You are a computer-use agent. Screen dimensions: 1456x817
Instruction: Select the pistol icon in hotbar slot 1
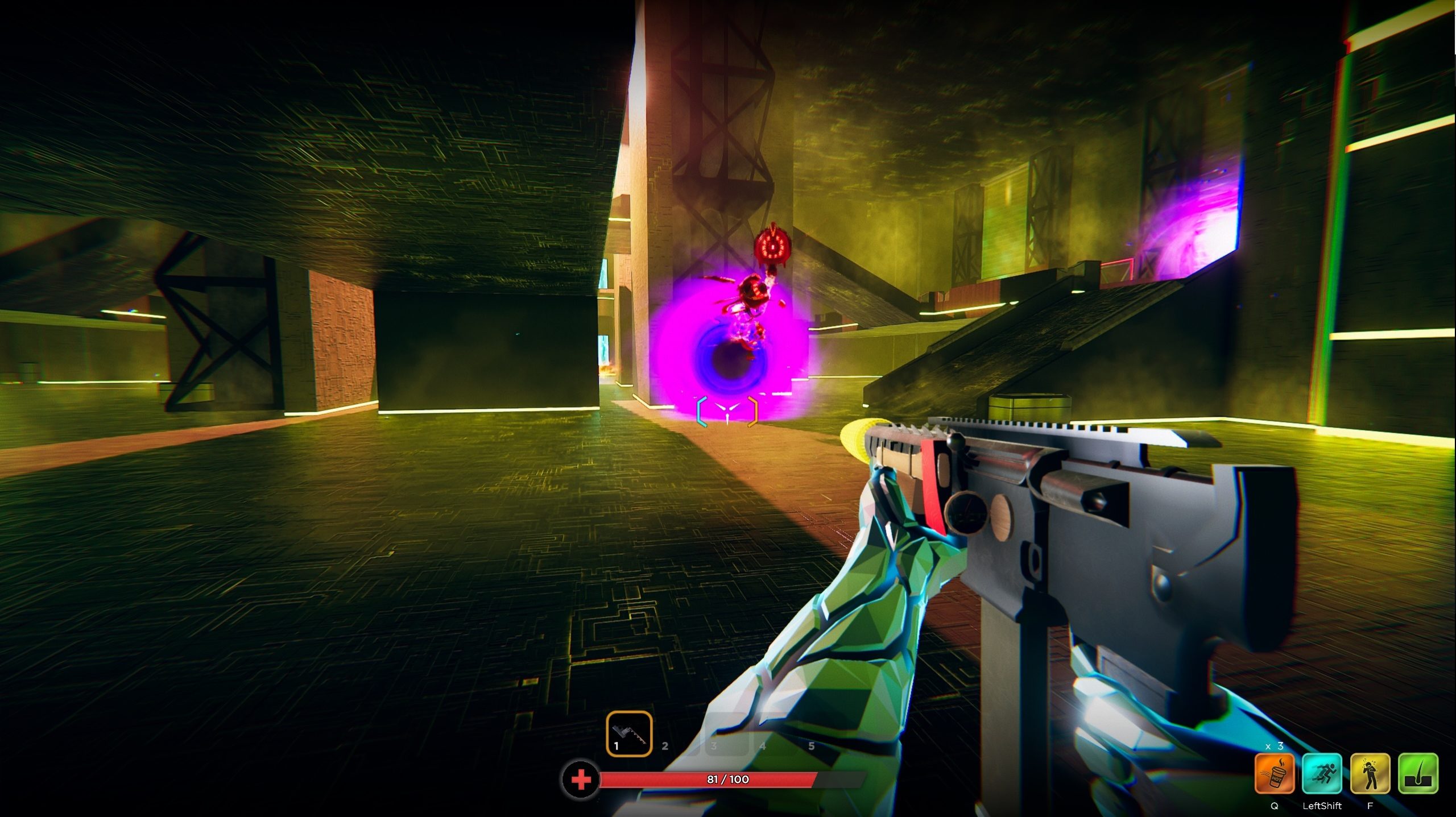pyautogui.click(x=629, y=734)
